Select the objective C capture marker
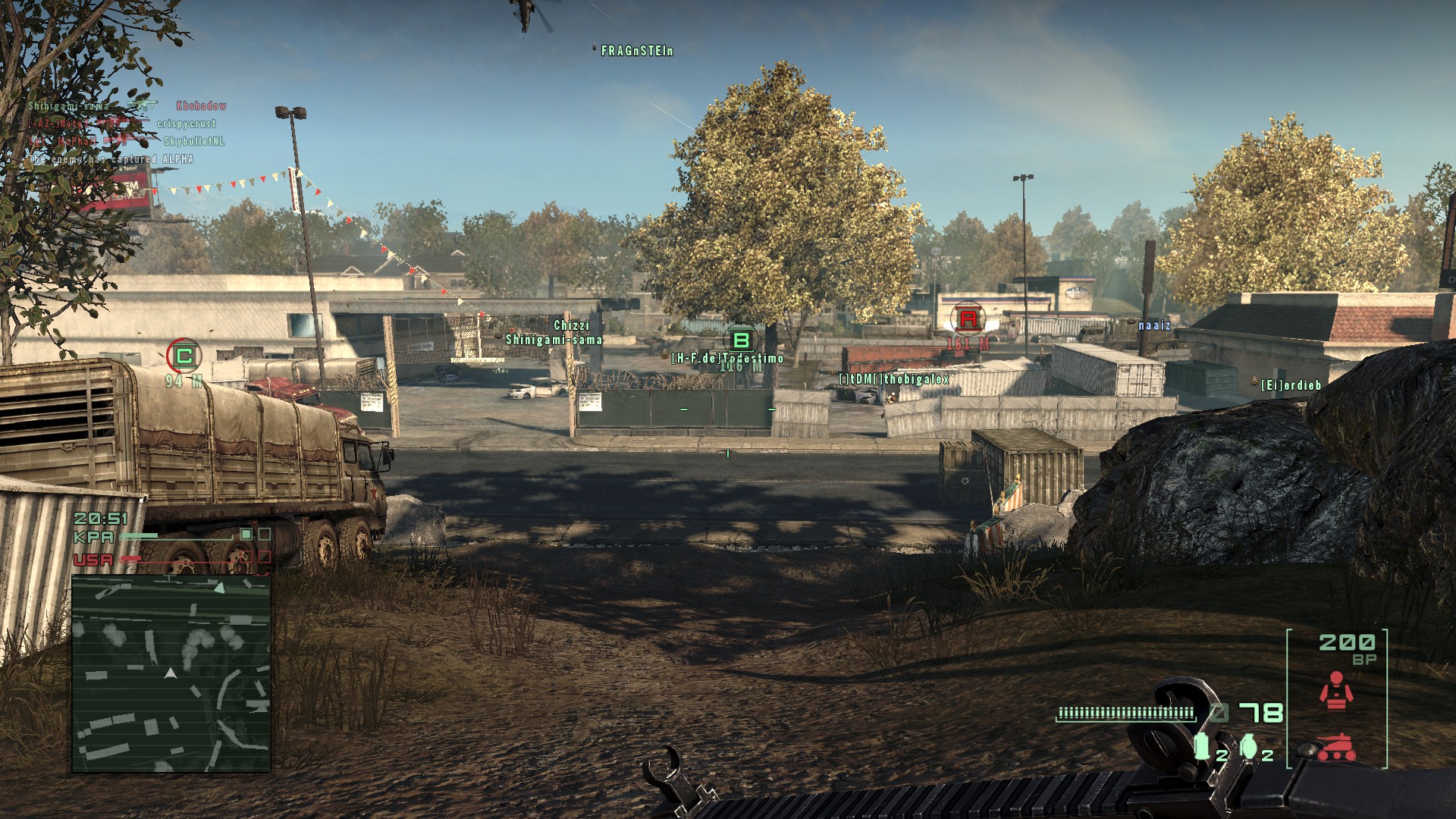Viewport: 1456px width, 819px height. tap(184, 355)
